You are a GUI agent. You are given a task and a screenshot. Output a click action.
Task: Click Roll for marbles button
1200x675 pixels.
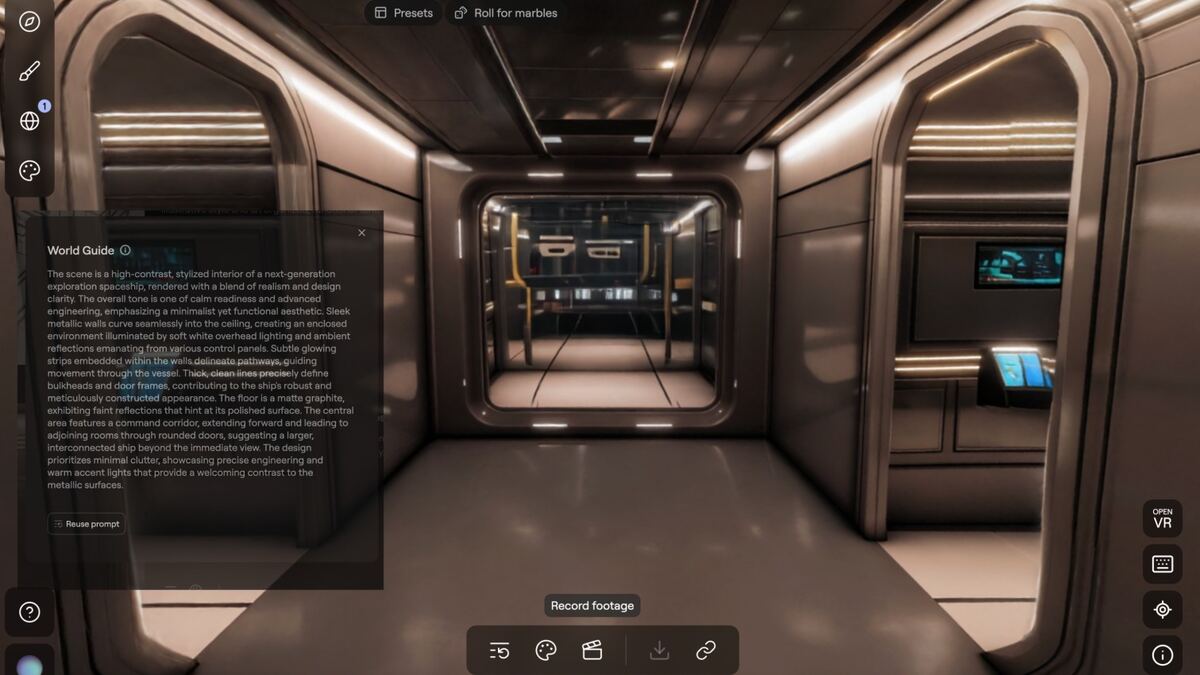pyautogui.click(x=505, y=13)
